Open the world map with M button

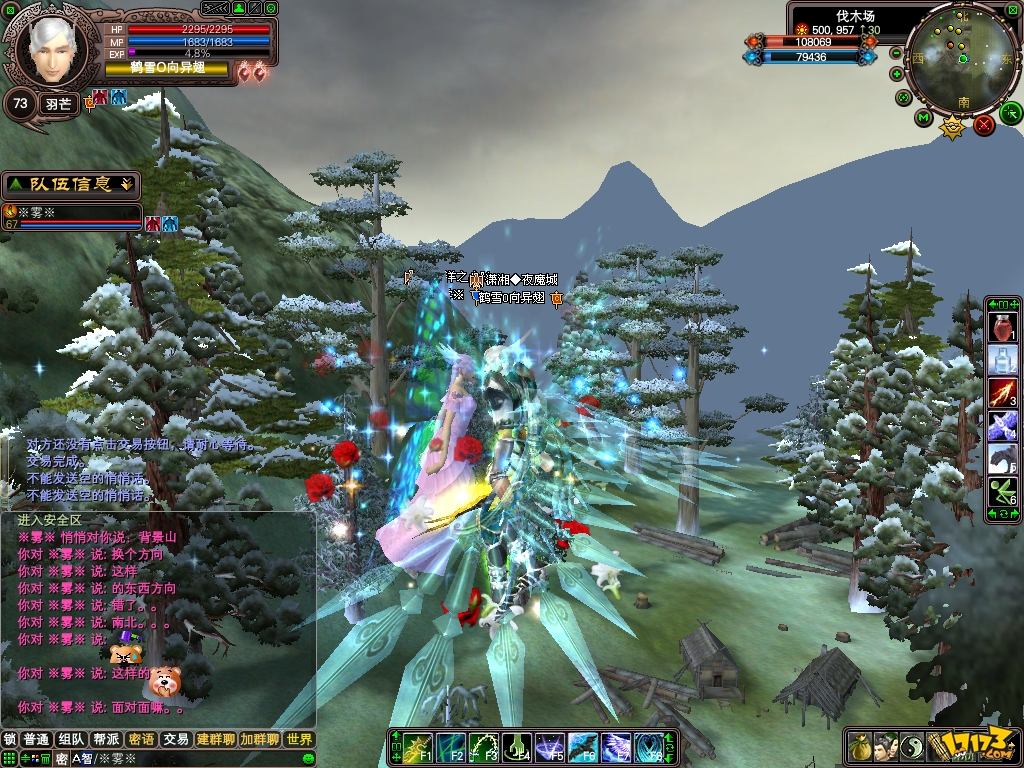pos(923,117)
